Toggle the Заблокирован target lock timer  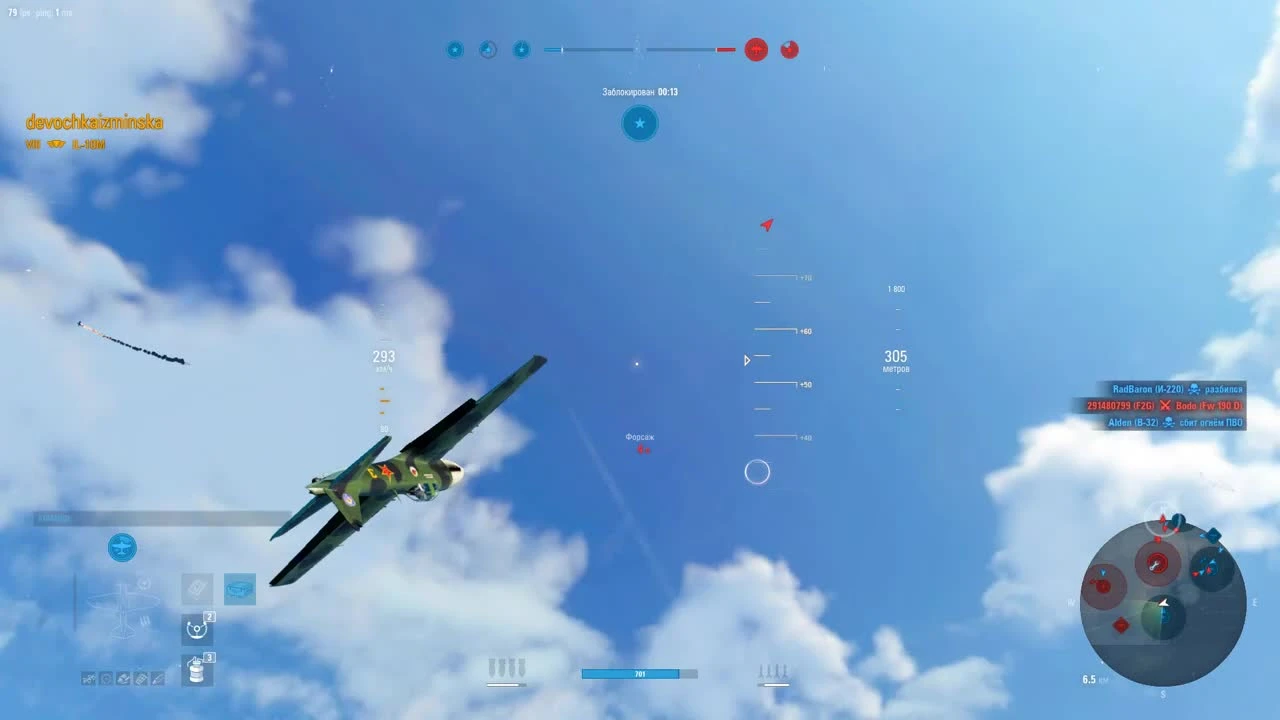click(x=639, y=91)
